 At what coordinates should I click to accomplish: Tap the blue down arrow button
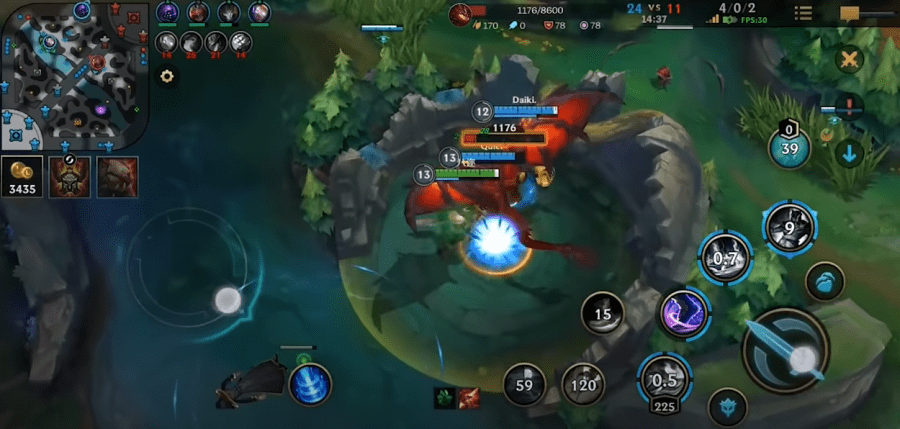(849, 154)
